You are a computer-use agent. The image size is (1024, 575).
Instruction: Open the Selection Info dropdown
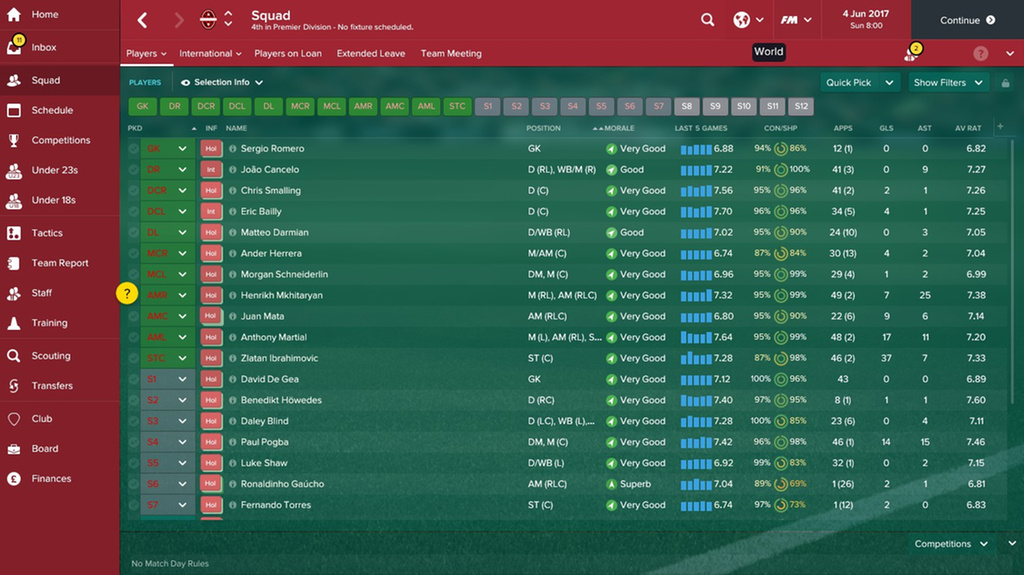[222, 83]
